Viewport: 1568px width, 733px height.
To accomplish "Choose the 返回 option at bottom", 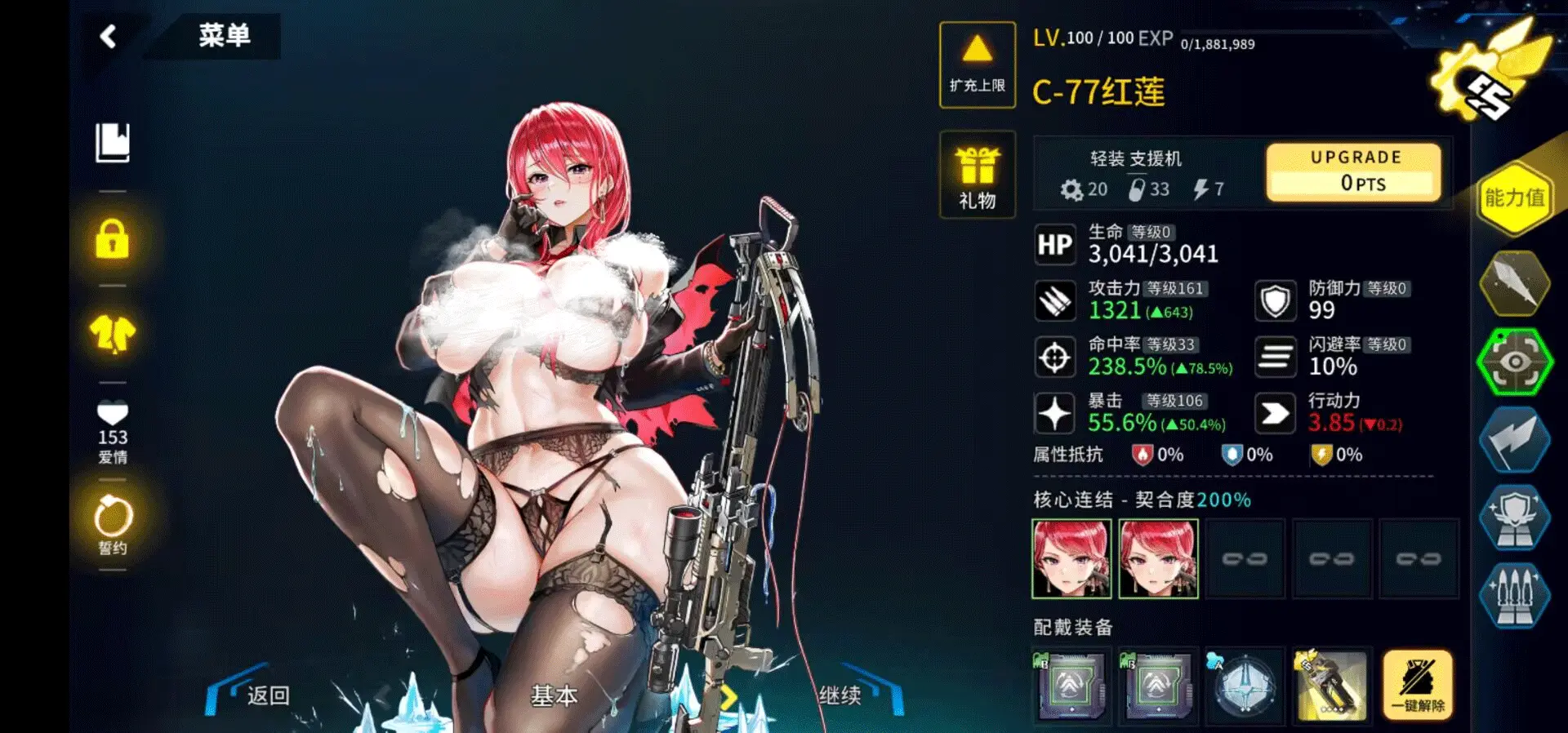I will click(x=268, y=695).
